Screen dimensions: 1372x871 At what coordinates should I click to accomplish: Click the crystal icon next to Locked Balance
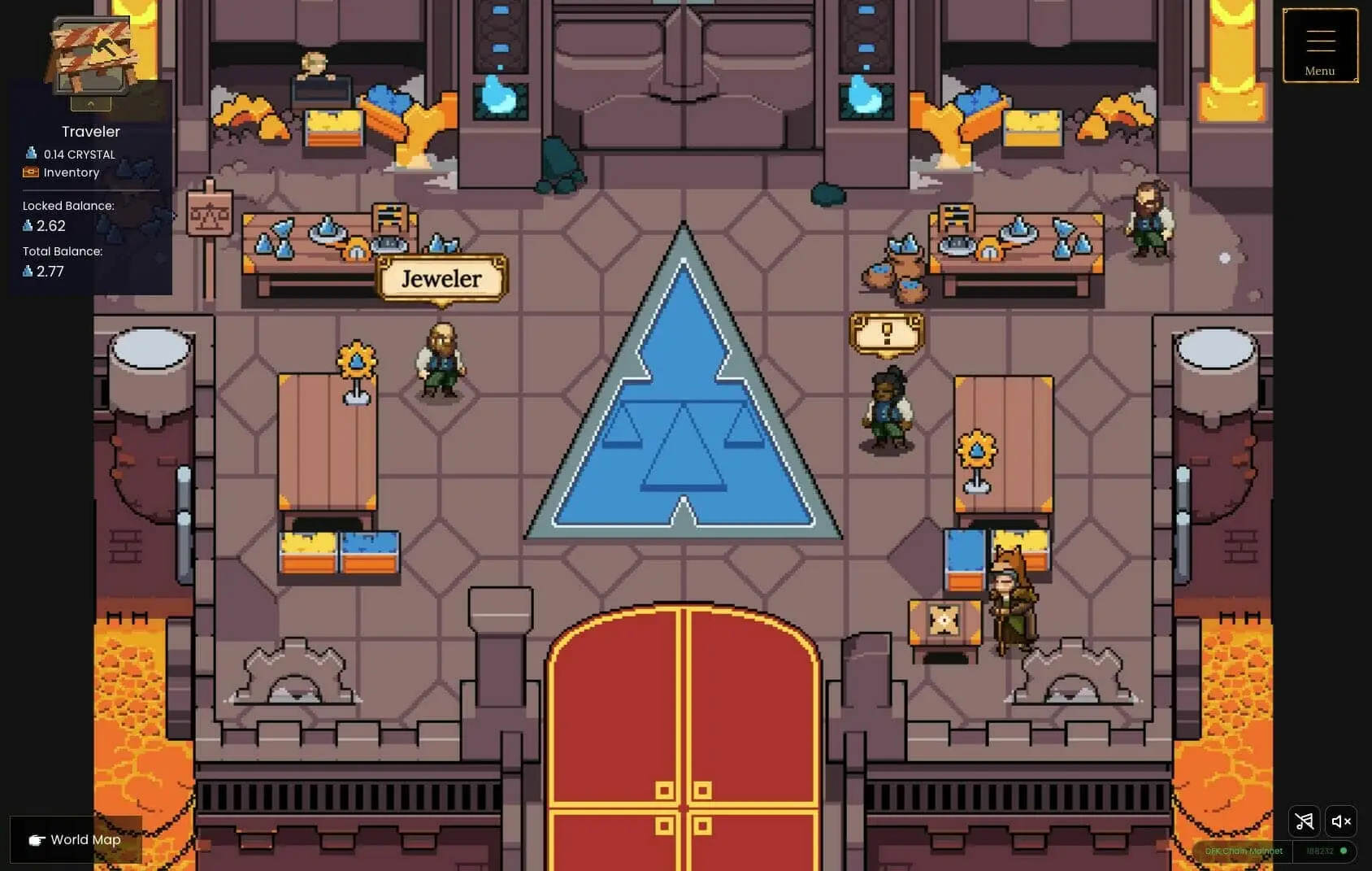(27, 225)
